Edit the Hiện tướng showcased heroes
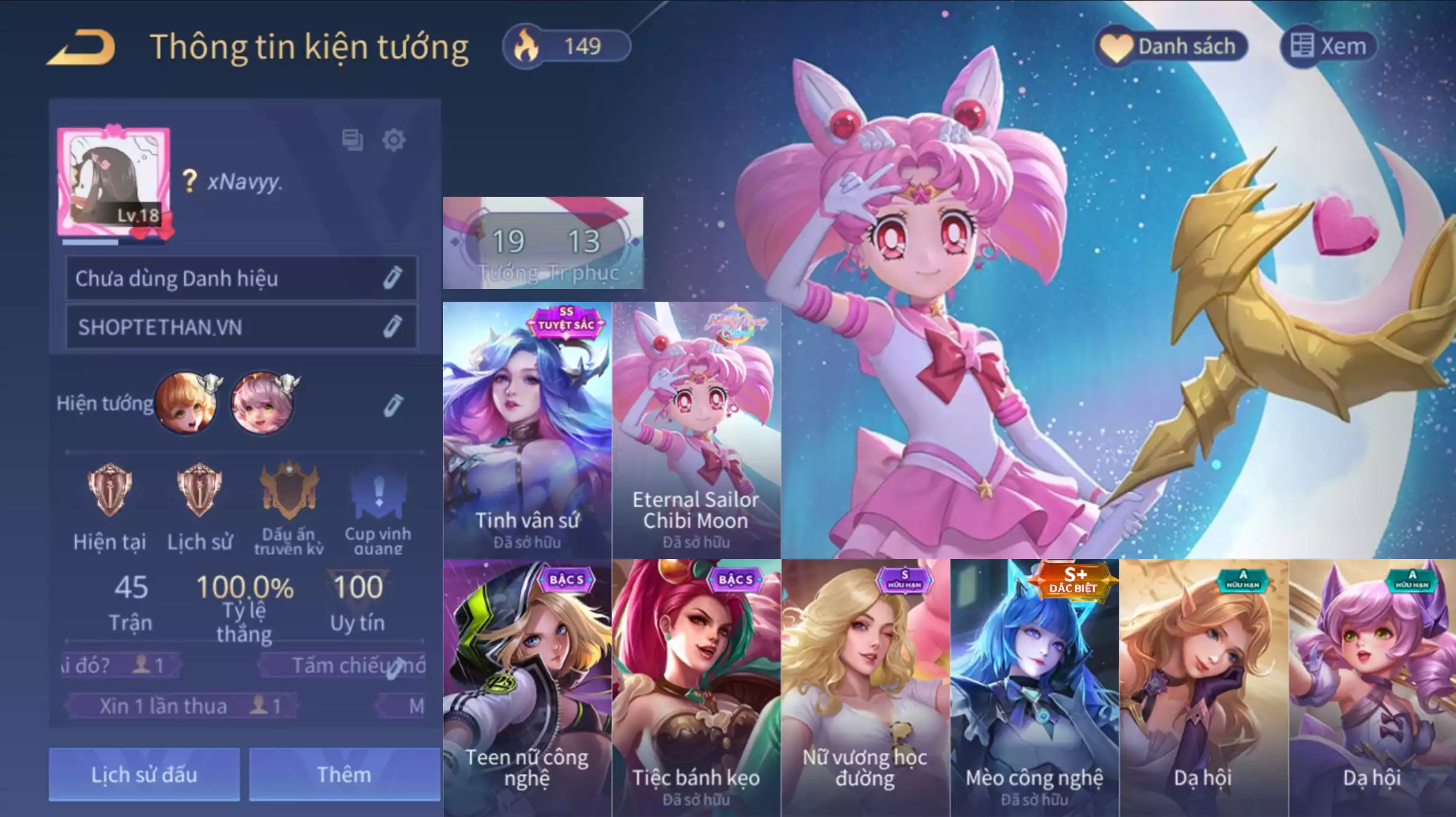Image resolution: width=1456 pixels, height=817 pixels. click(x=393, y=404)
